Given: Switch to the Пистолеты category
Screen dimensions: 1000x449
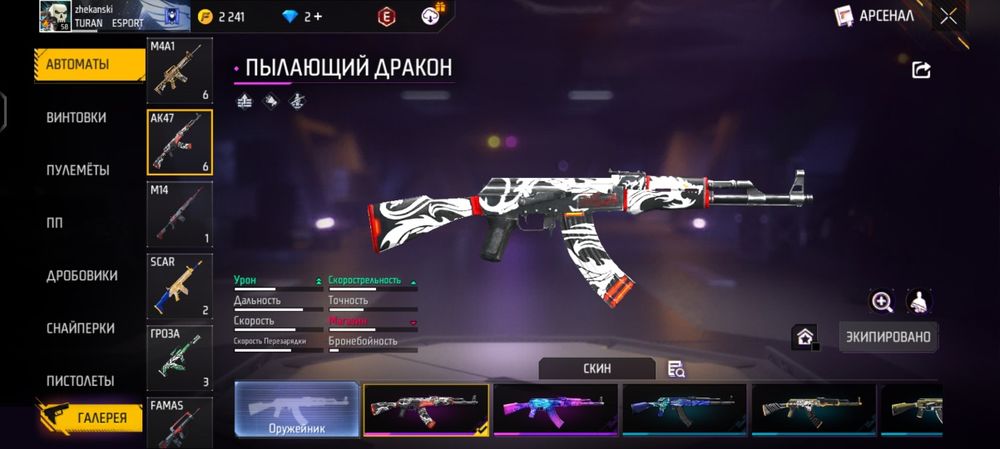Looking at the screenshot, I should coord(80,381).
